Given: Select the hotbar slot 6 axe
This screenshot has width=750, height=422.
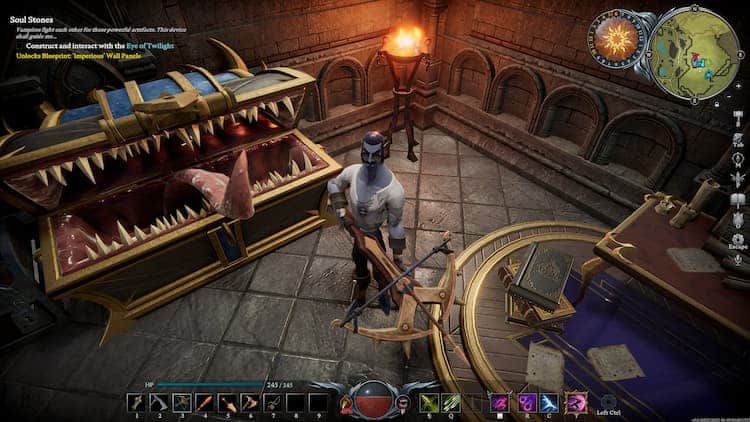Looking at the screenshot, I should point(249,402).
